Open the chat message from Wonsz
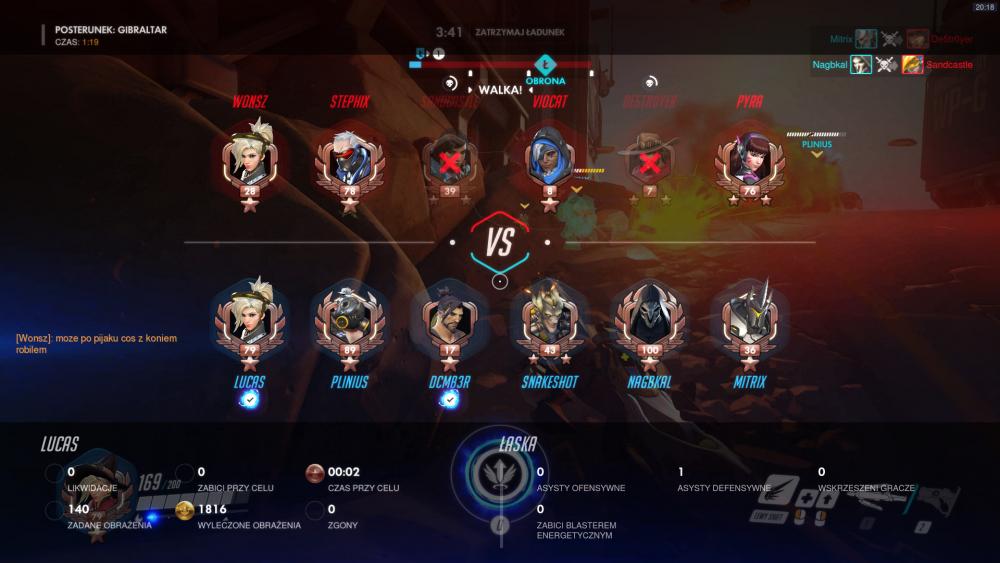This screenshot has width=1000, height=563. point(96,344)
